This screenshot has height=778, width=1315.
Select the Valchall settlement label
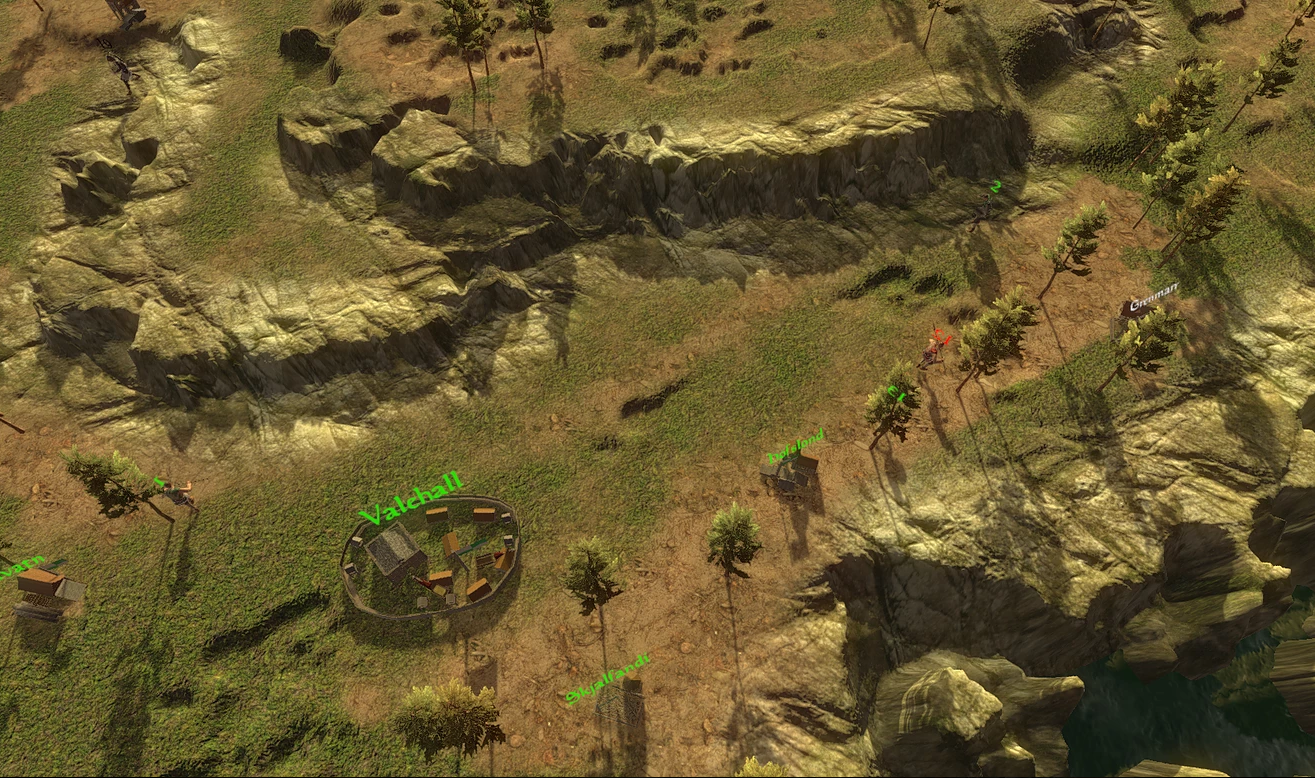tap(411, 499)
